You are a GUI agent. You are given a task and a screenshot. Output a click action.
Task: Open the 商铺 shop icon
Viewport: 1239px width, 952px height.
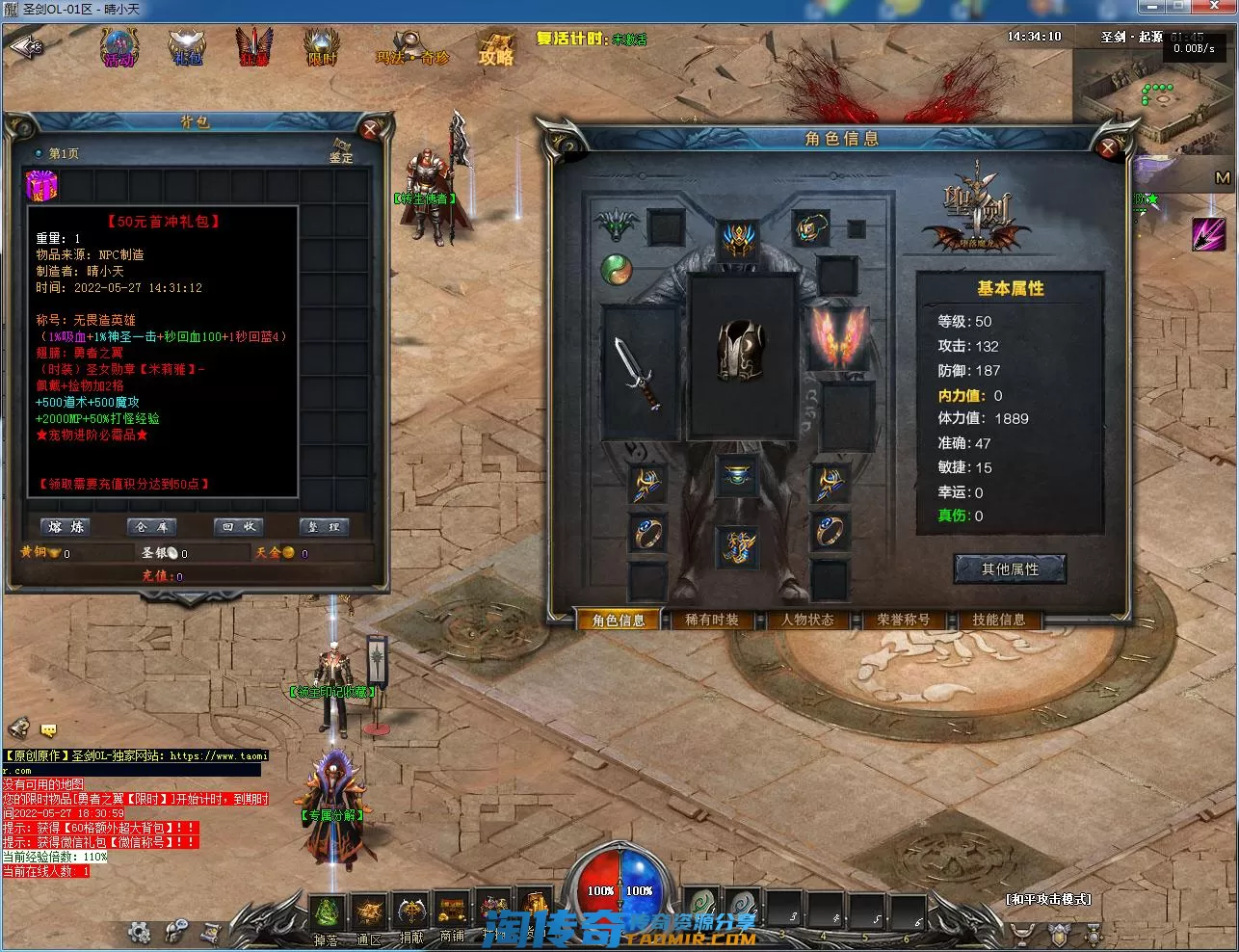tap(452, 913)
